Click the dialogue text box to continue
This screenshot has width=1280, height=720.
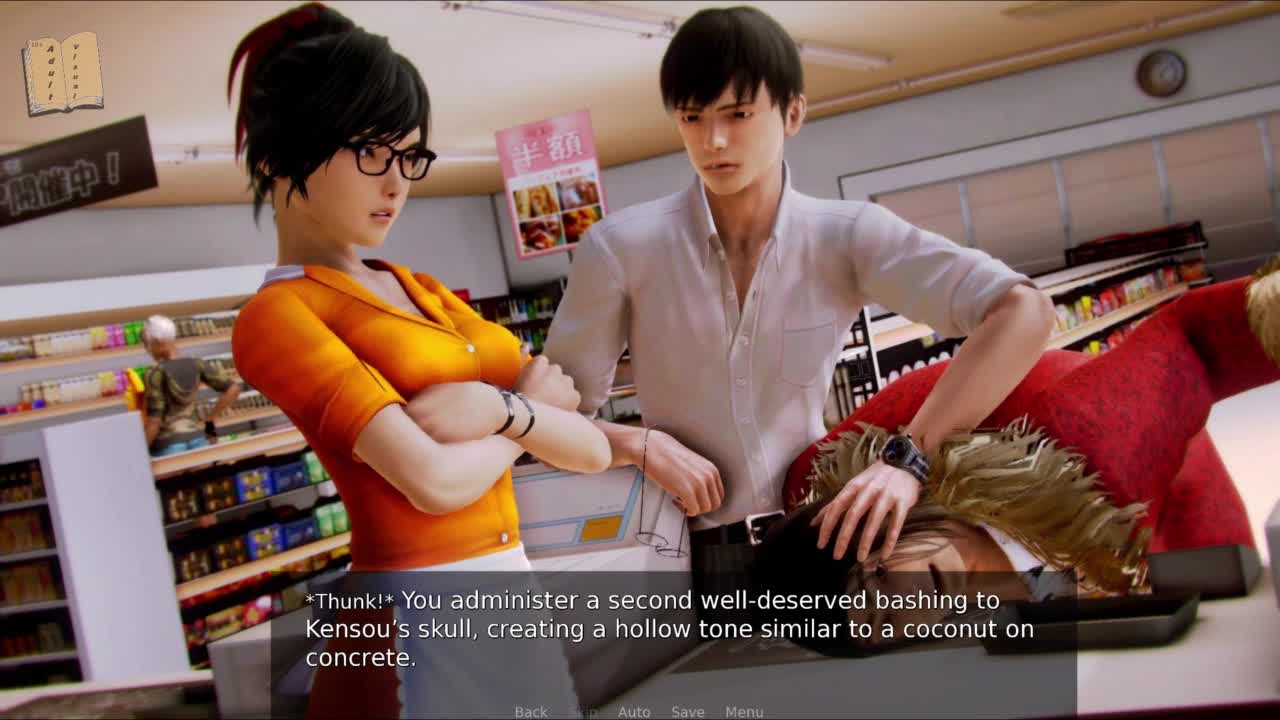pyautogui.click(x=672, y=630)
